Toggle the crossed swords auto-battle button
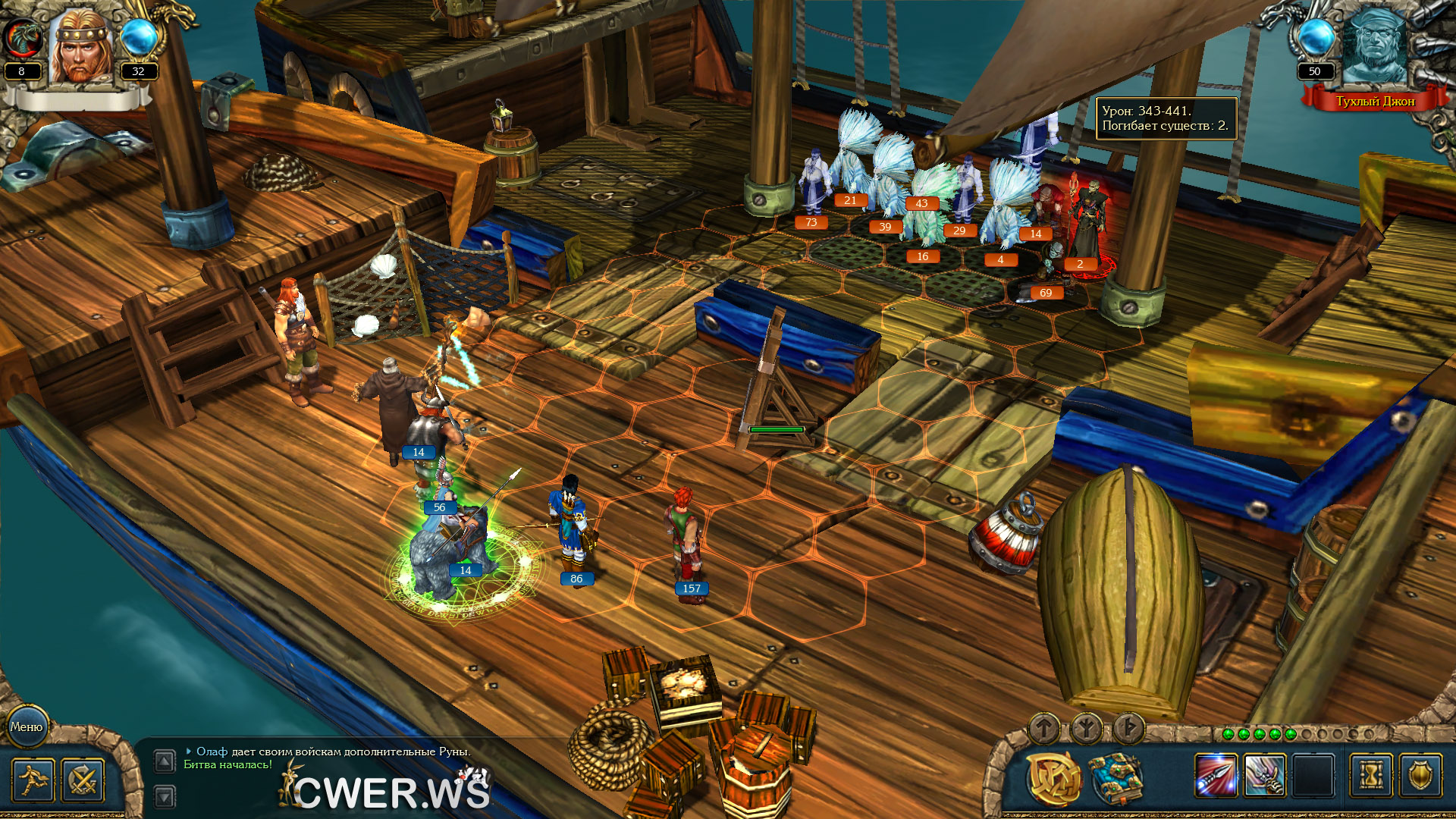1456x819 pixels. point(82,780)
